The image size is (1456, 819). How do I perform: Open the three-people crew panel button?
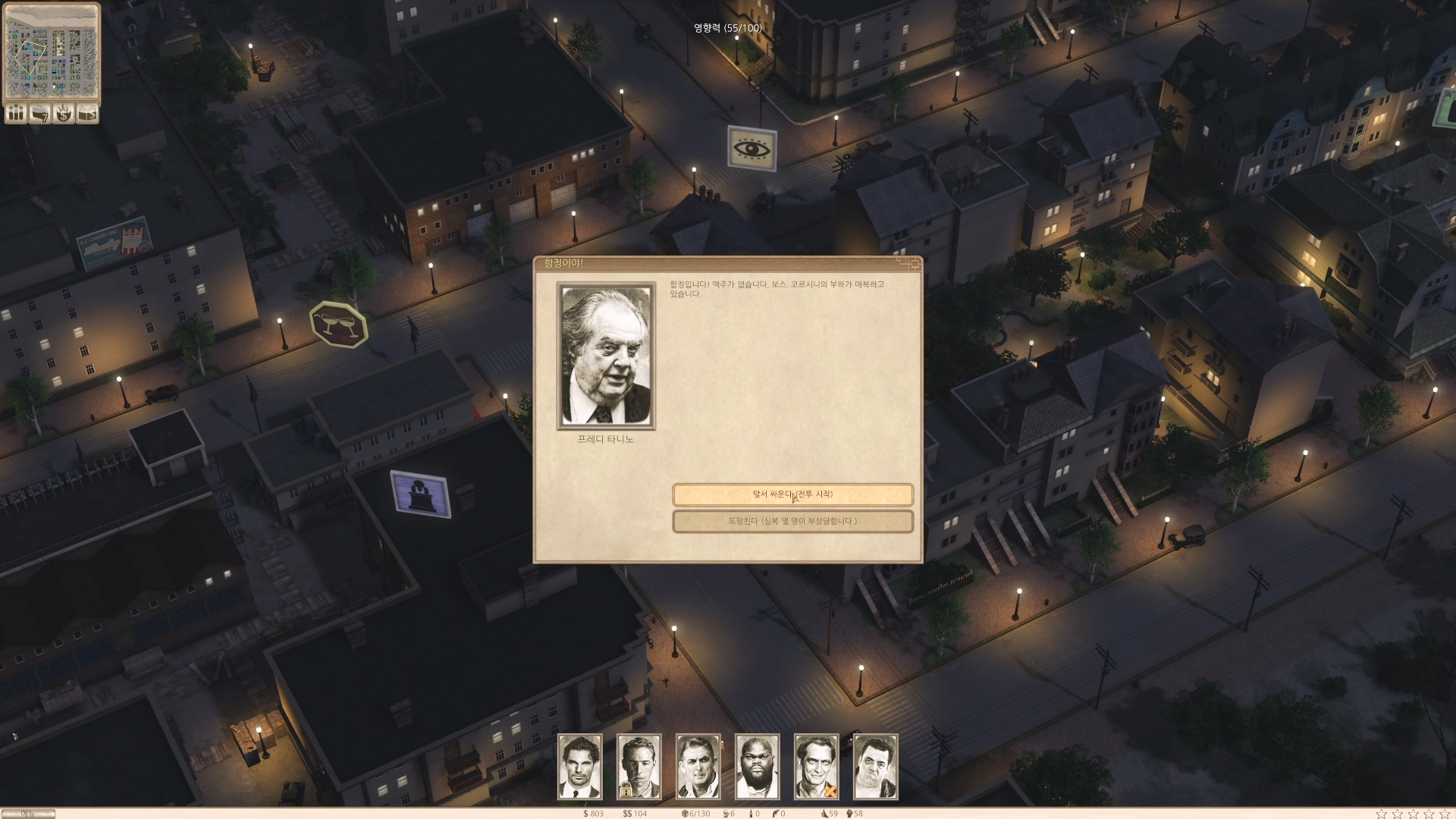15,113
